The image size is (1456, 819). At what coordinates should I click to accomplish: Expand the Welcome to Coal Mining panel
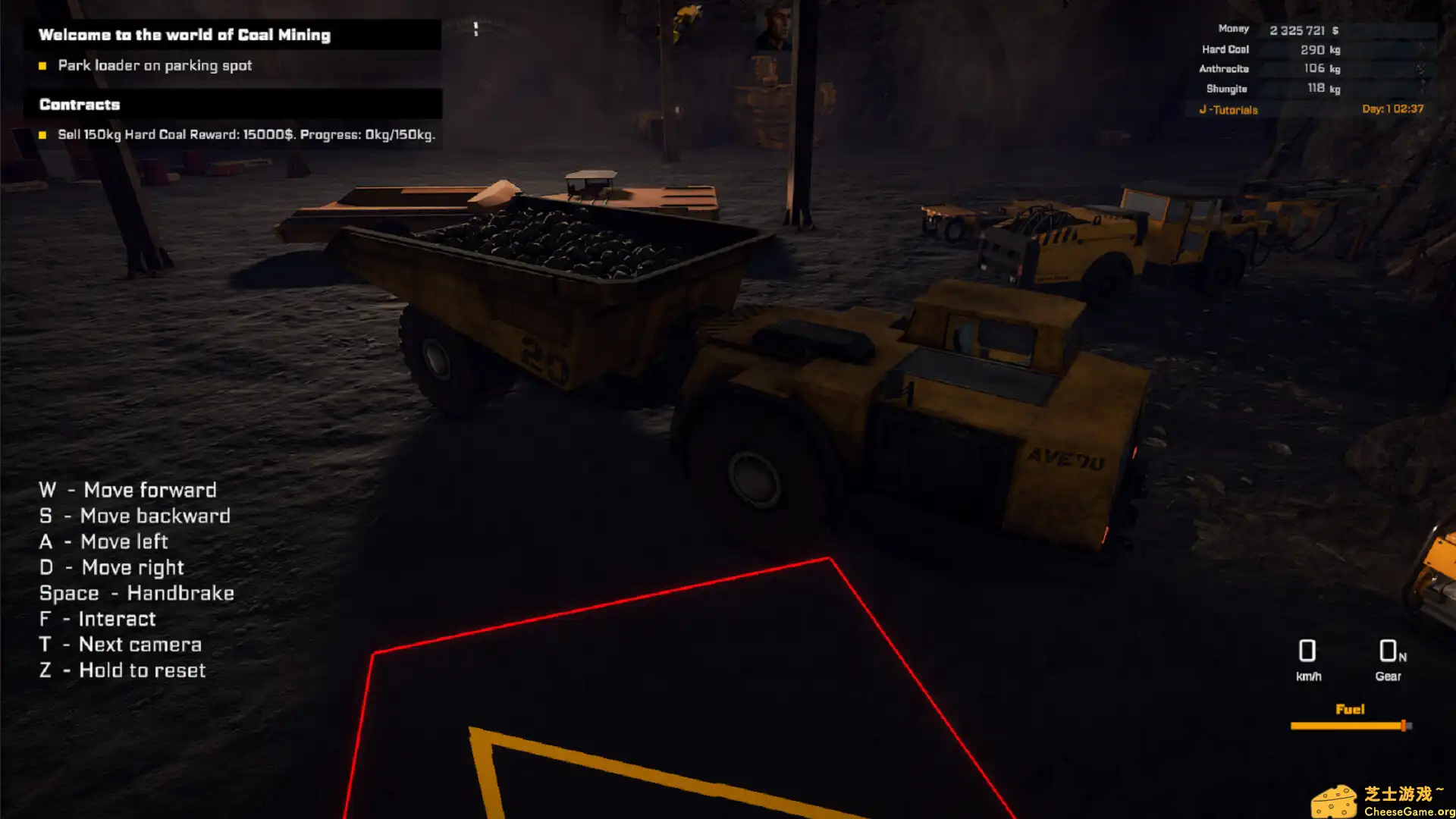click(186, 34)
